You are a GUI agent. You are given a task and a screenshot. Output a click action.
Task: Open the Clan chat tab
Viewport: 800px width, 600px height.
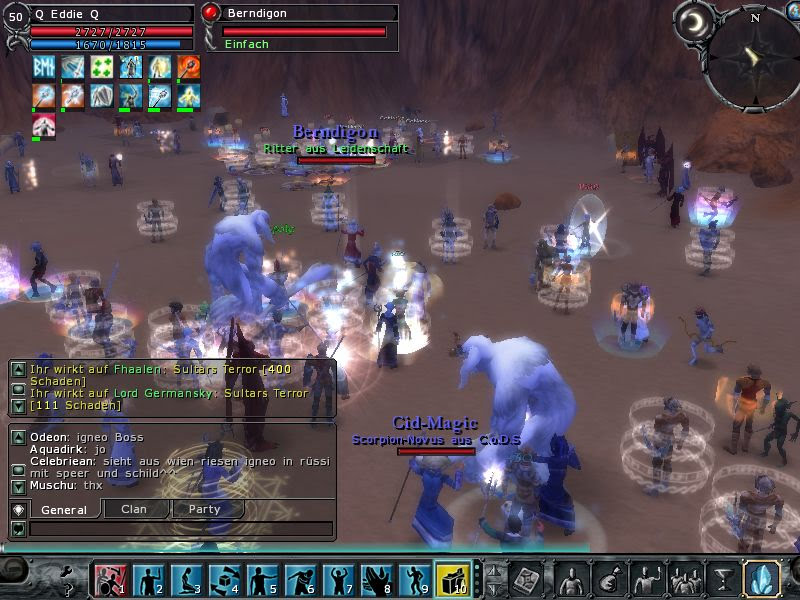click(133, 509)
